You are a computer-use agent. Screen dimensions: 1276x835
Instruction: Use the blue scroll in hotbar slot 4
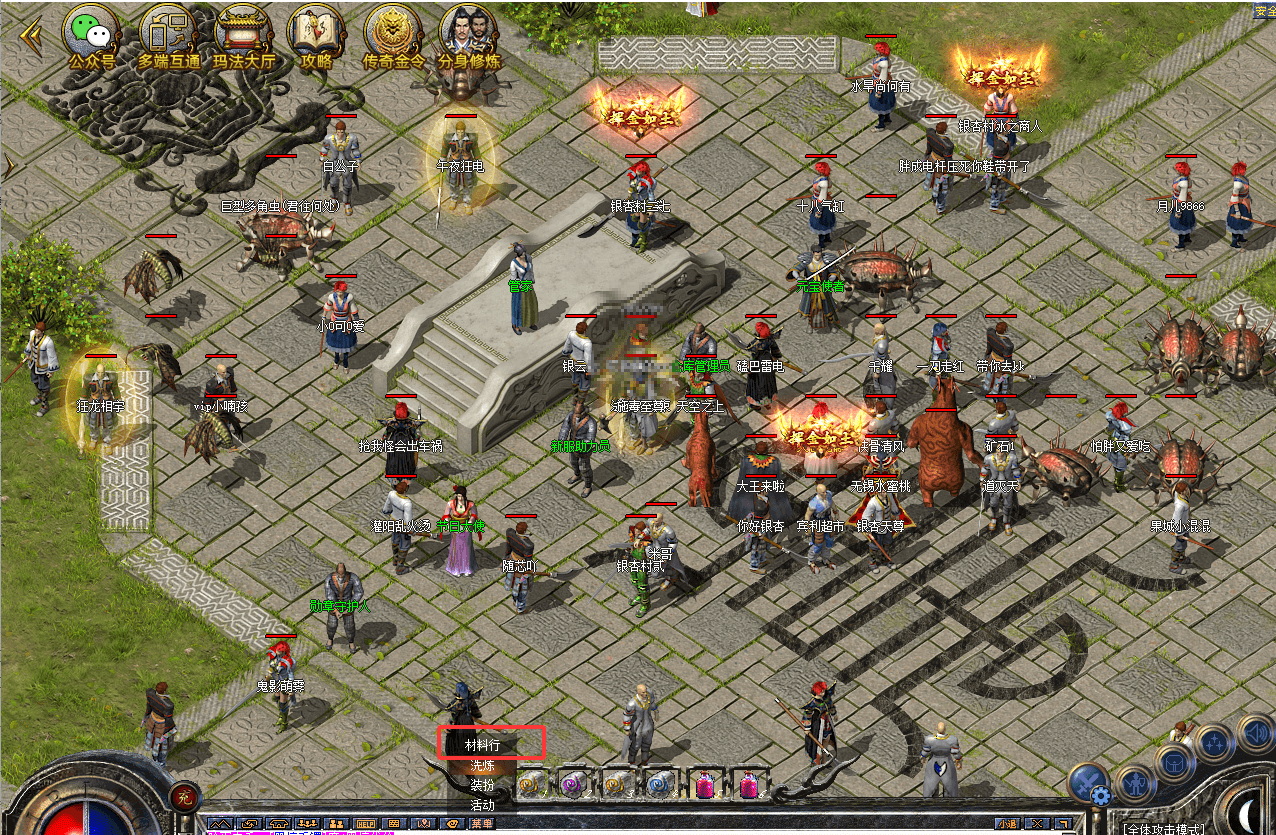pyautogui.click(x=659, y=783)
